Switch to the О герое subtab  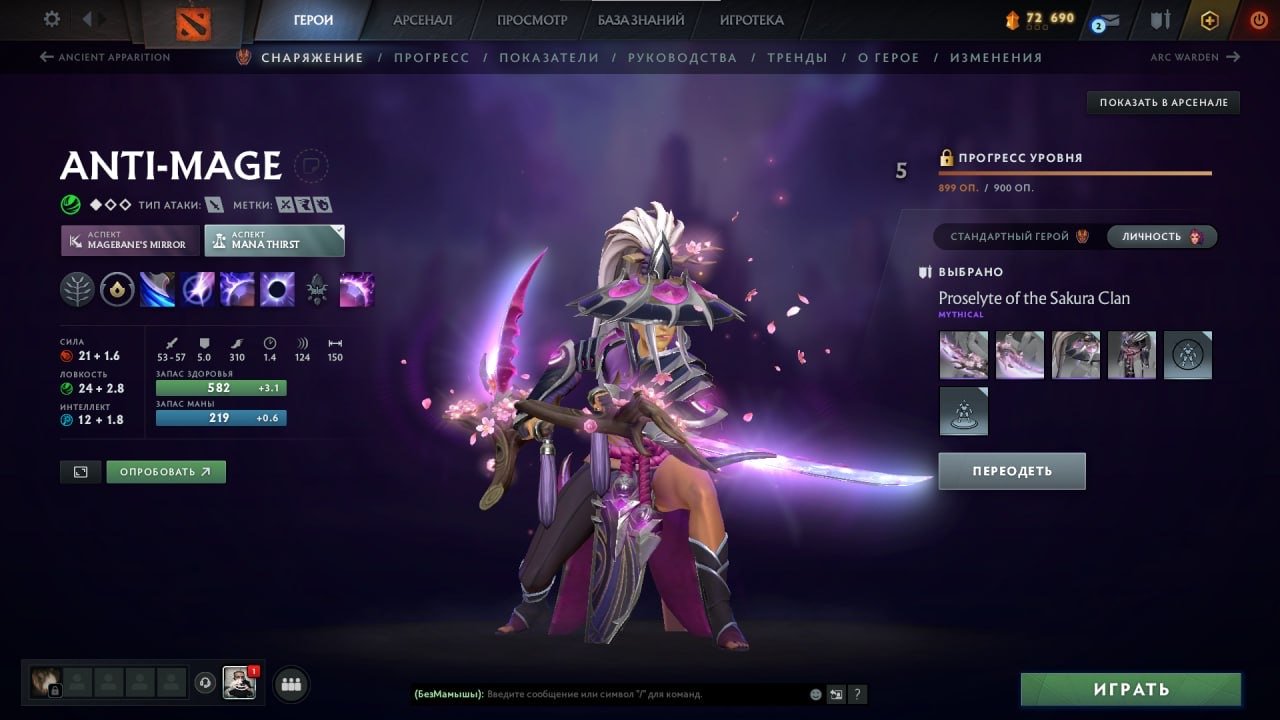pos(888,58)
